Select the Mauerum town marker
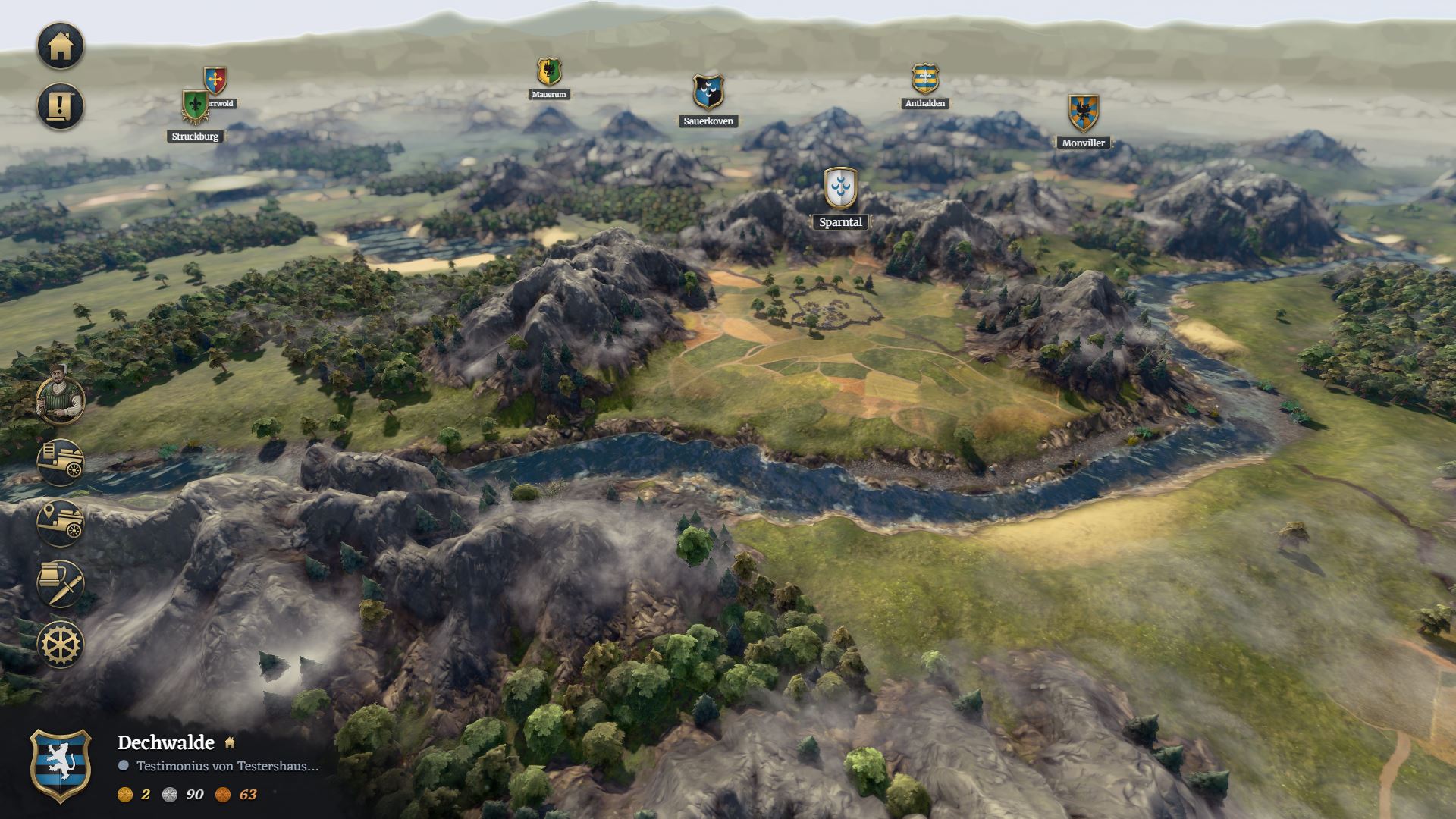The width and height of the screenshot is (1456, 819). (549, 72)
